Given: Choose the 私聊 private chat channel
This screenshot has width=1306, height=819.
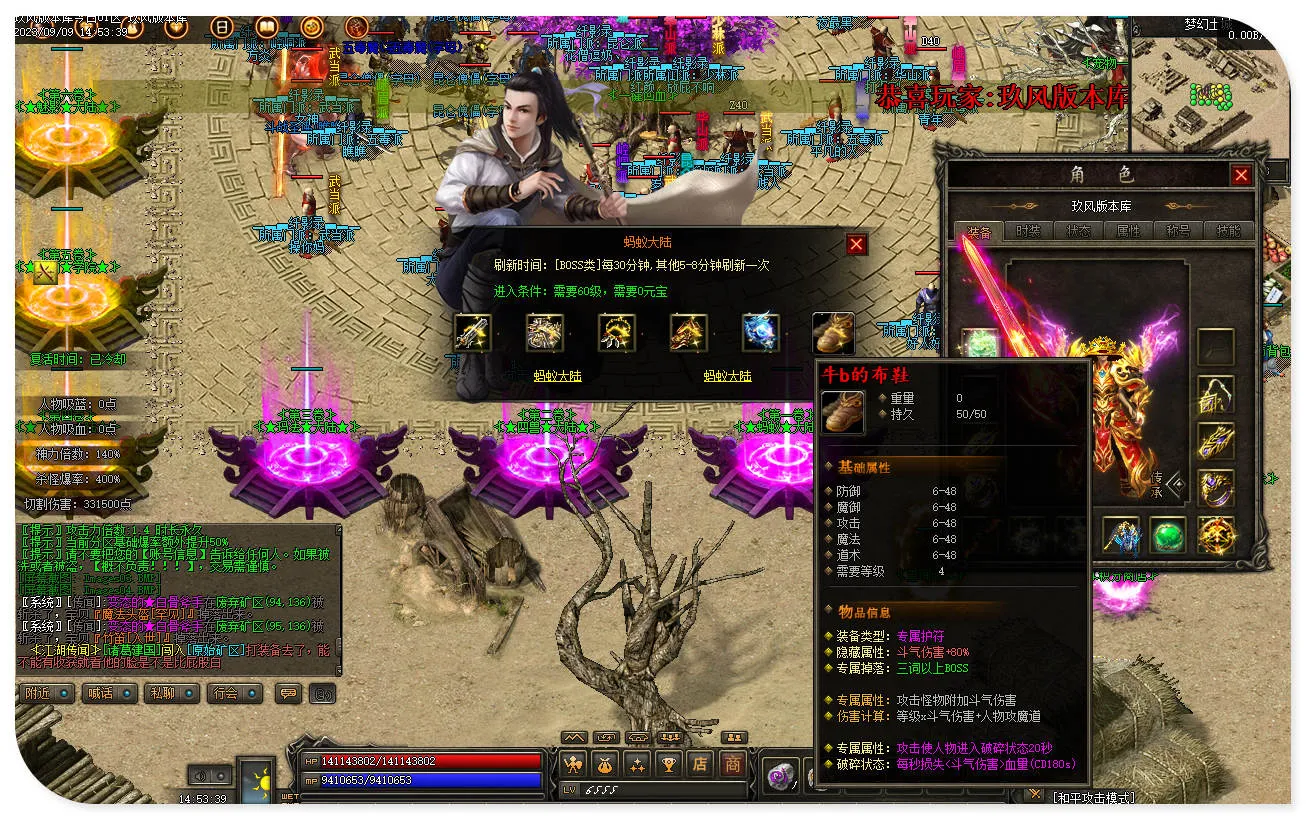Looking at the screenshot, I should (x=171, y=692).
